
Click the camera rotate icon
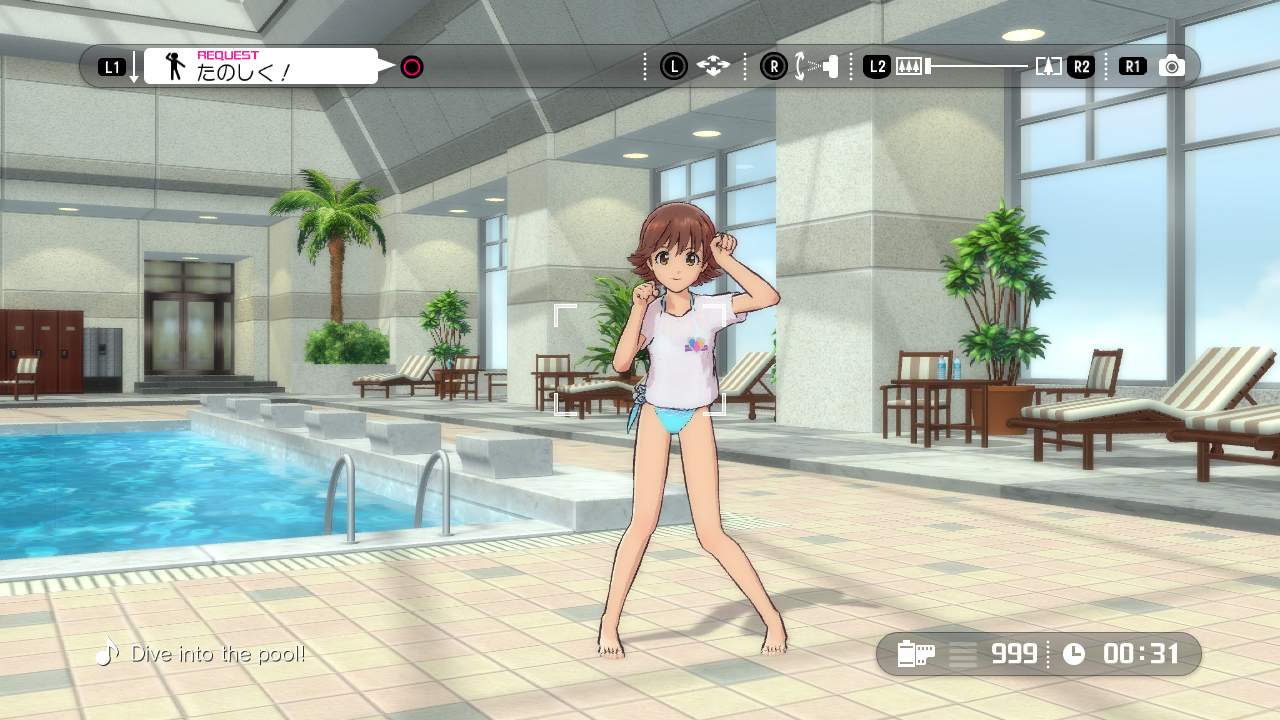(x=816, y=66)
